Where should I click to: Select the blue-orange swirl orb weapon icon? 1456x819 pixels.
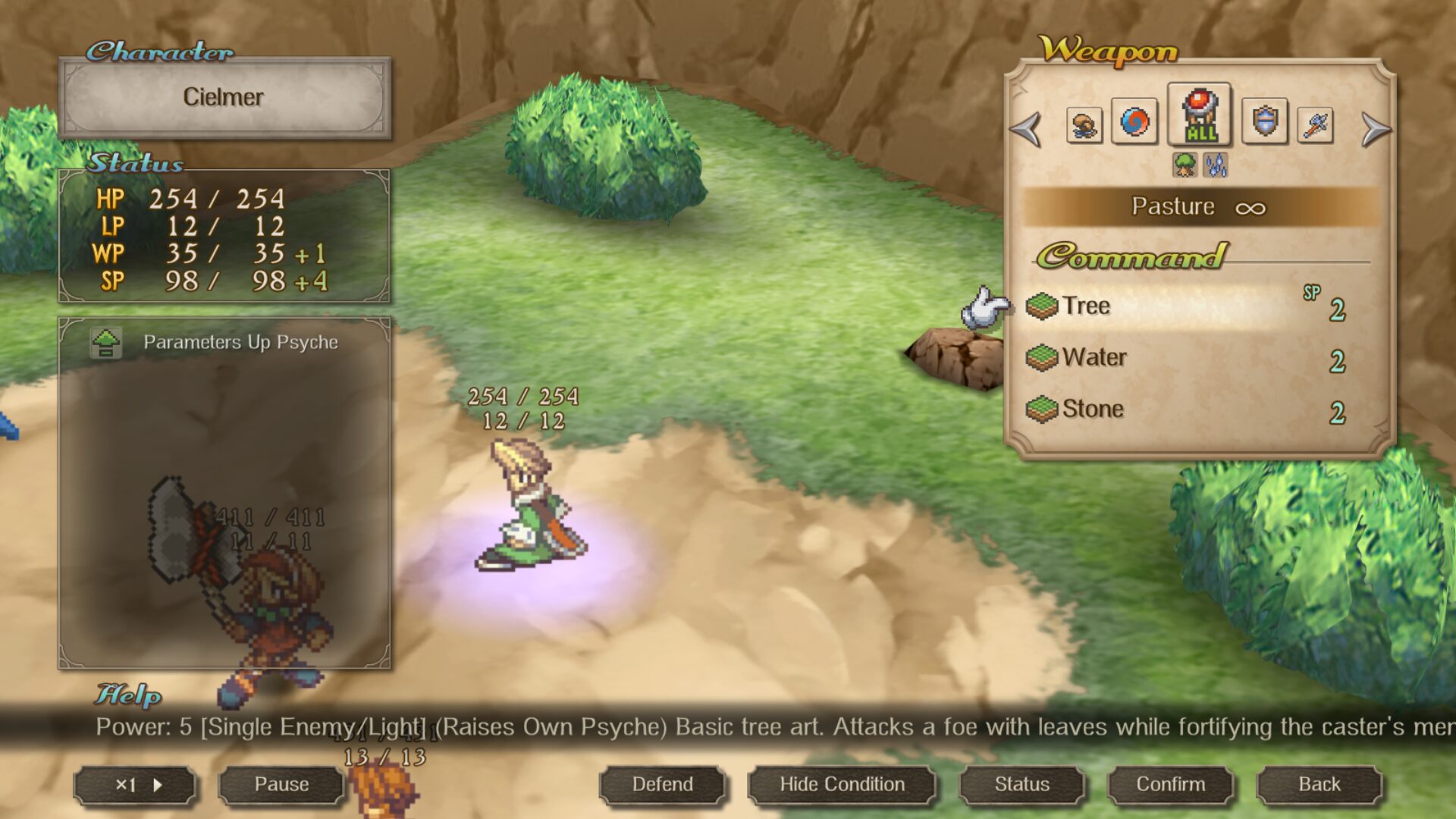click(x=1134, y=121)
